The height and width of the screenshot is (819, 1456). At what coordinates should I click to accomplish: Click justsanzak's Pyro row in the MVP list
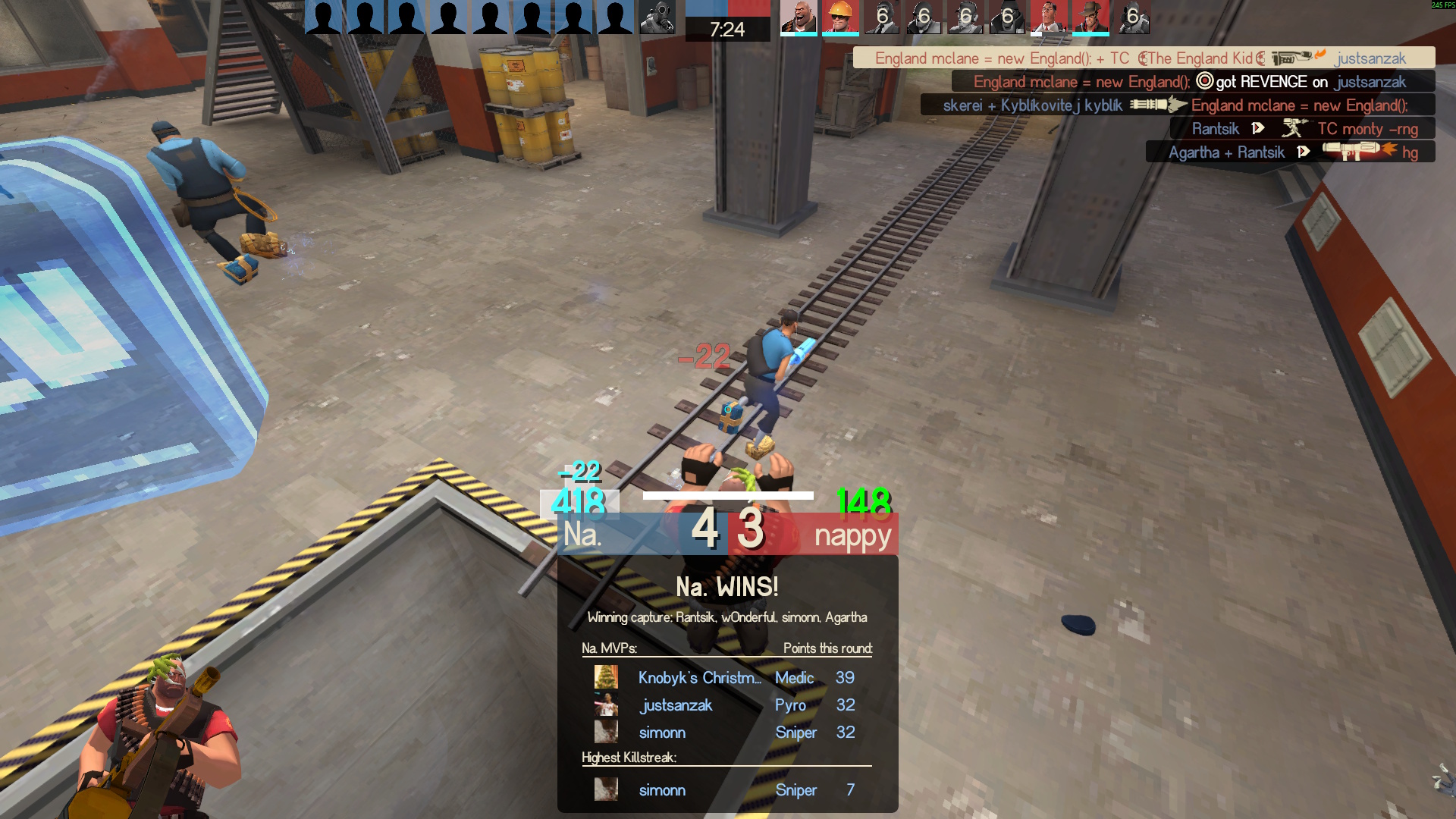[726, 705]
